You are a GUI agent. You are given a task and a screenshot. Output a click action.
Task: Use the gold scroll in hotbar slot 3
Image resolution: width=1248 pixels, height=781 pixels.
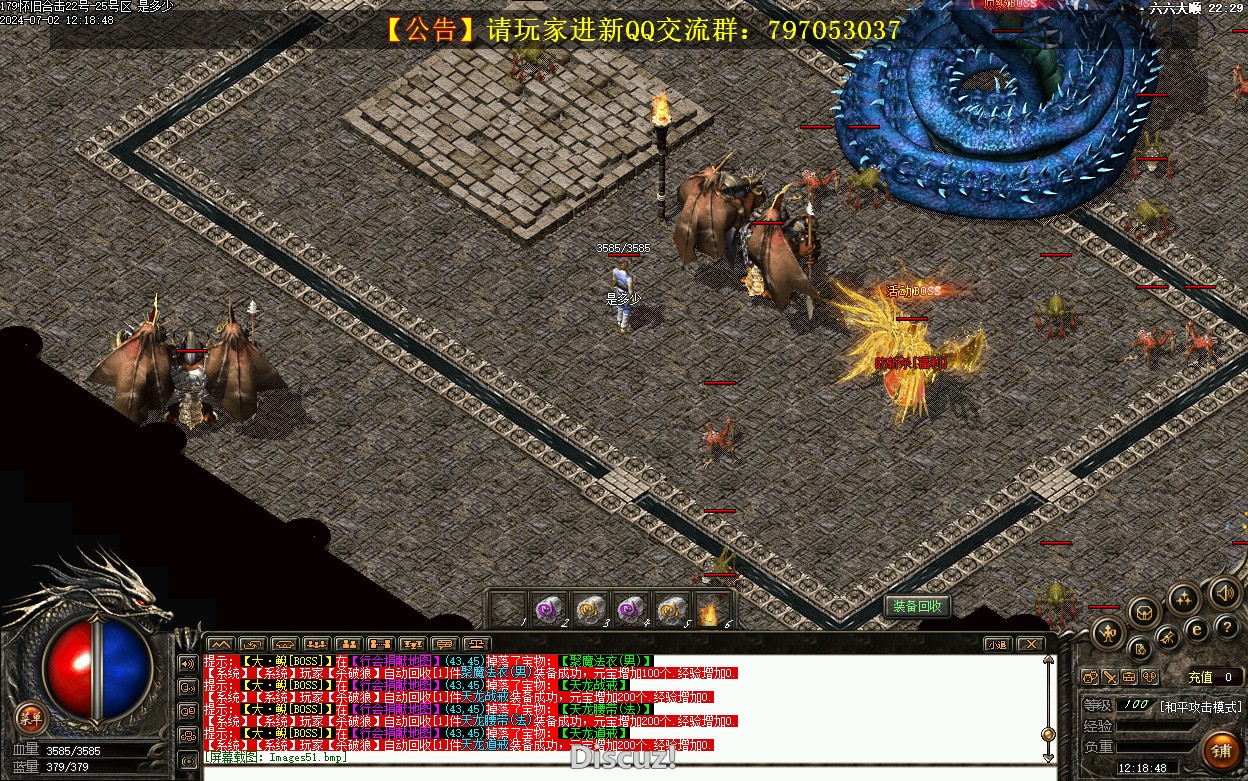[587, 609]
